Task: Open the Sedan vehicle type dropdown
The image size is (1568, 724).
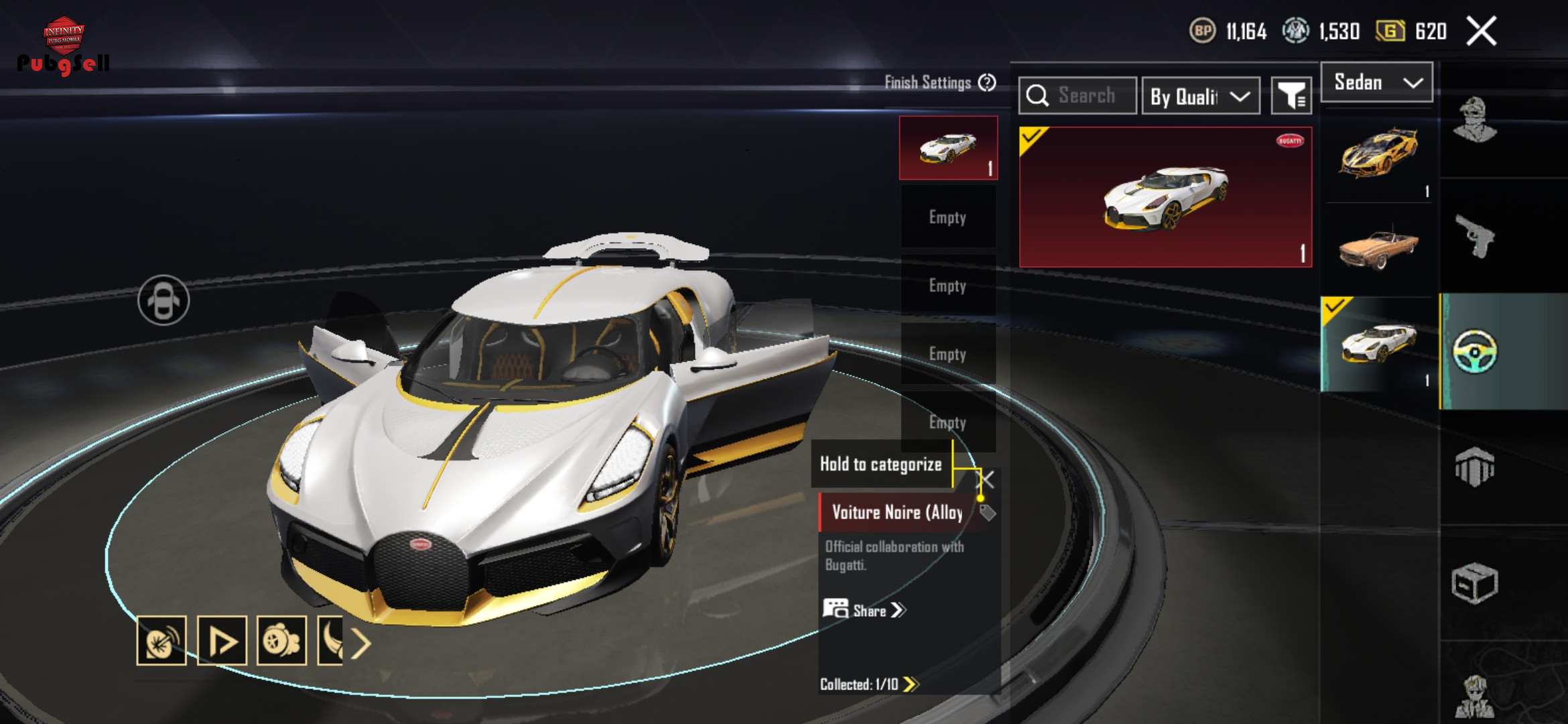Action: pyautogui.click(x=1376, y=82)
